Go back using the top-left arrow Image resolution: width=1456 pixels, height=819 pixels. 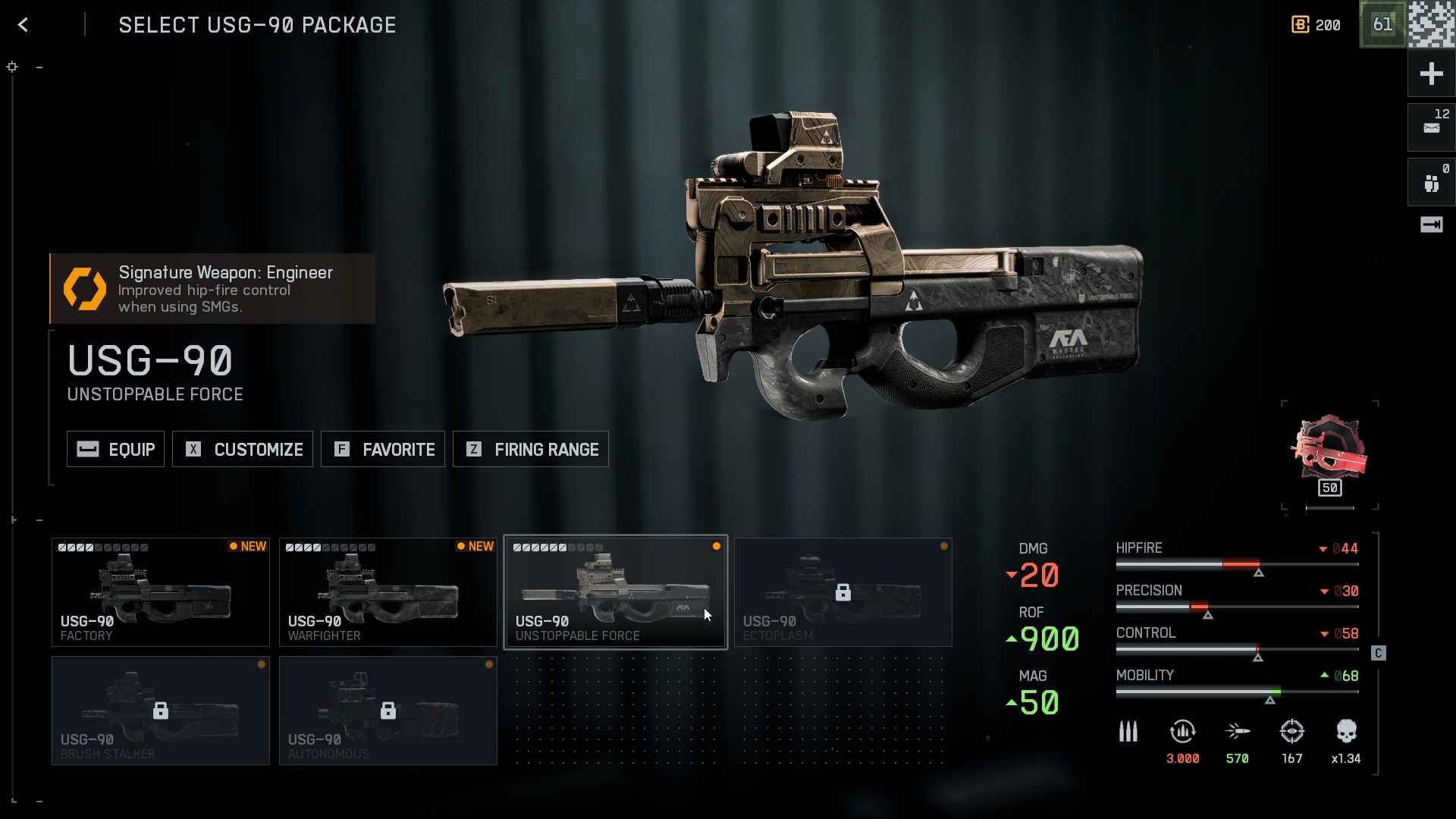(x=24, y=25)
